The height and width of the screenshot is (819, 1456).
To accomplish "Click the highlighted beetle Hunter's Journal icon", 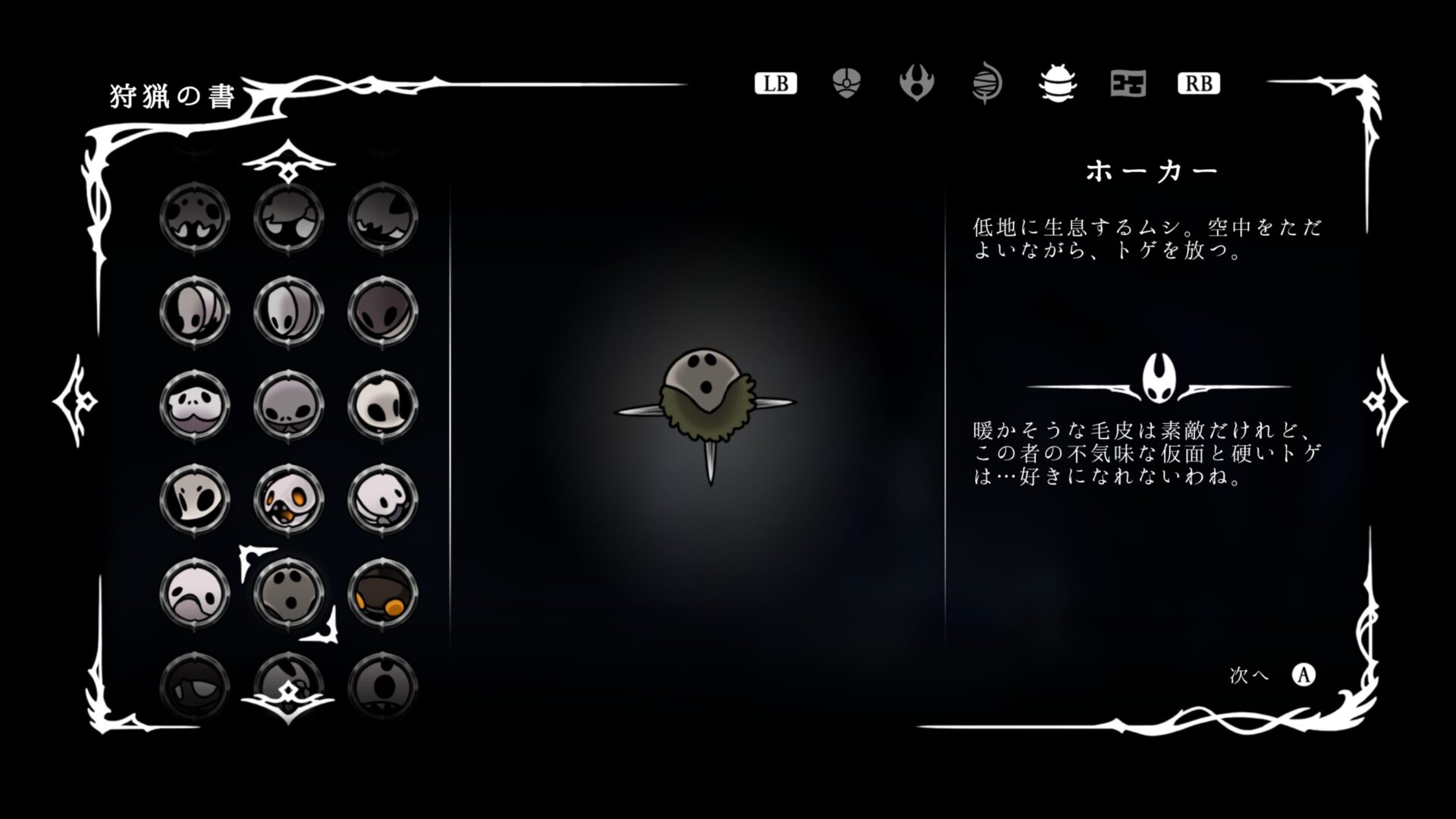I will (x=1057, y=85).
